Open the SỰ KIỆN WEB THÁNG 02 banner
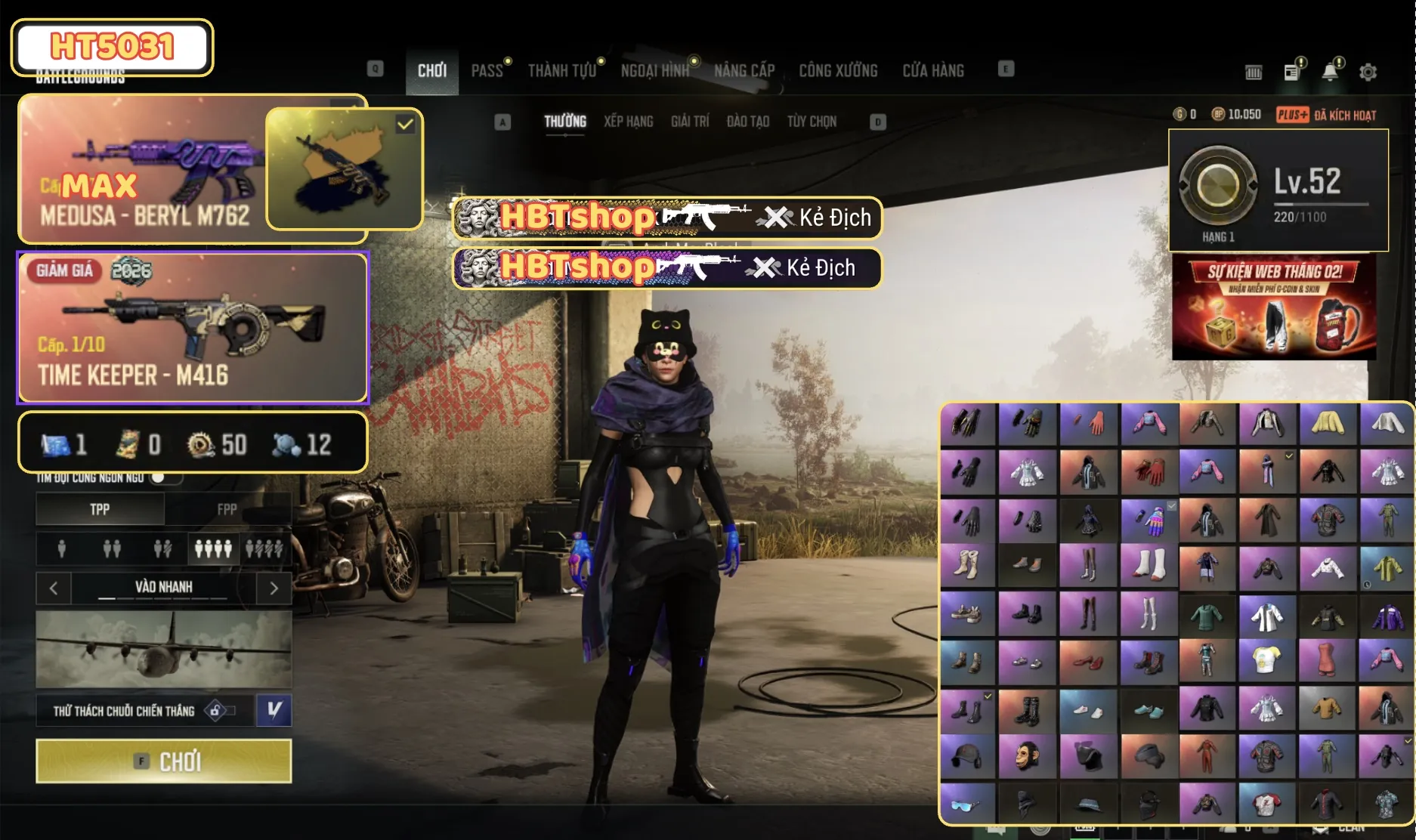The width and height of the screenshot is (1416, 840). click(x=1274, y=307)
